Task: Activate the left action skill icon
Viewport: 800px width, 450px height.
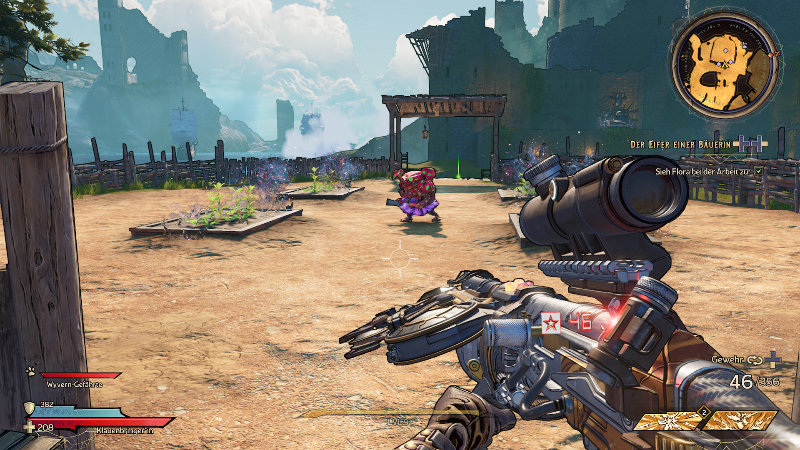Action: pos(666,421)
